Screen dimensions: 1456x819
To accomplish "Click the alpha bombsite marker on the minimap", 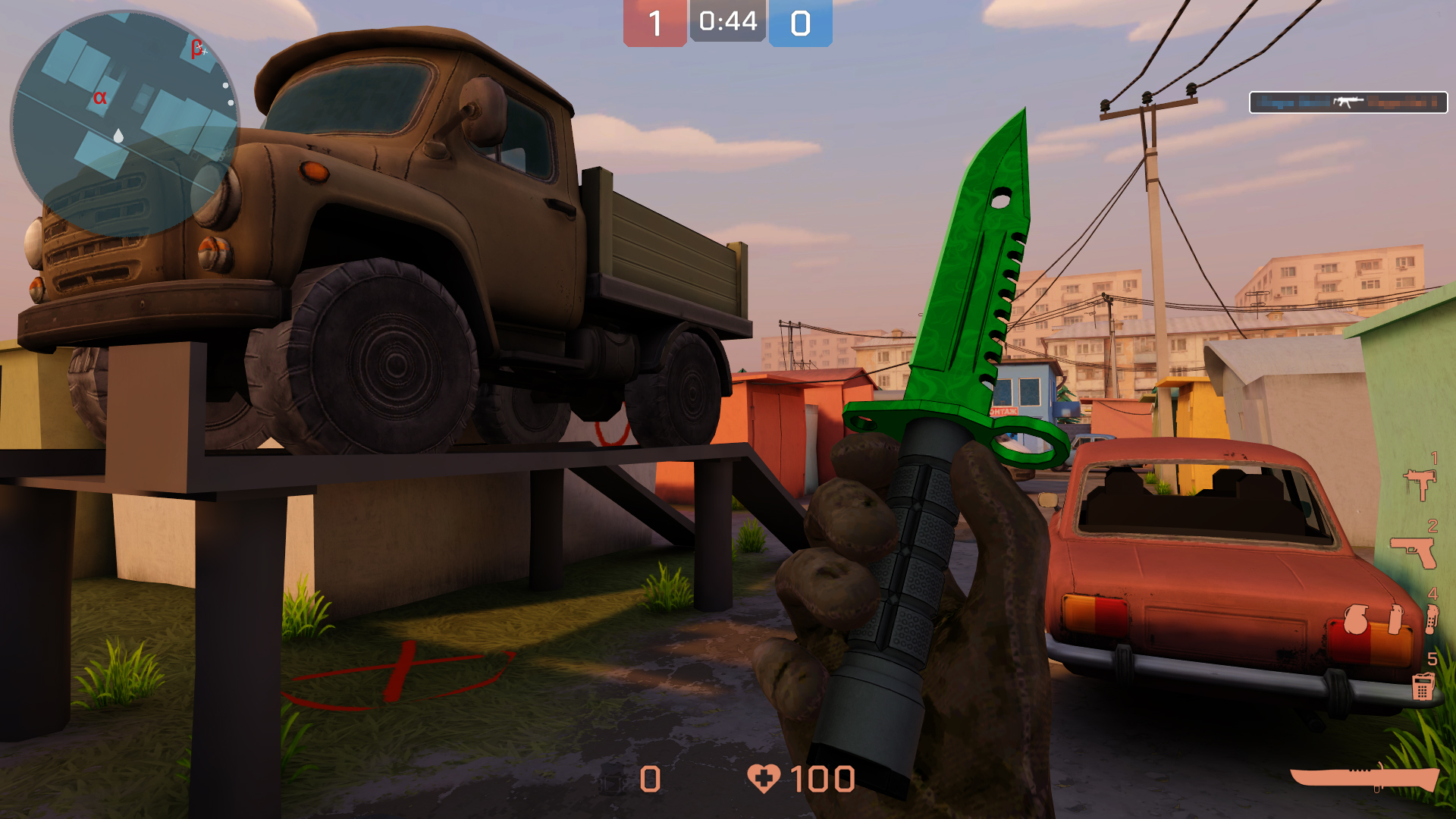I will [x=100, y=98].
